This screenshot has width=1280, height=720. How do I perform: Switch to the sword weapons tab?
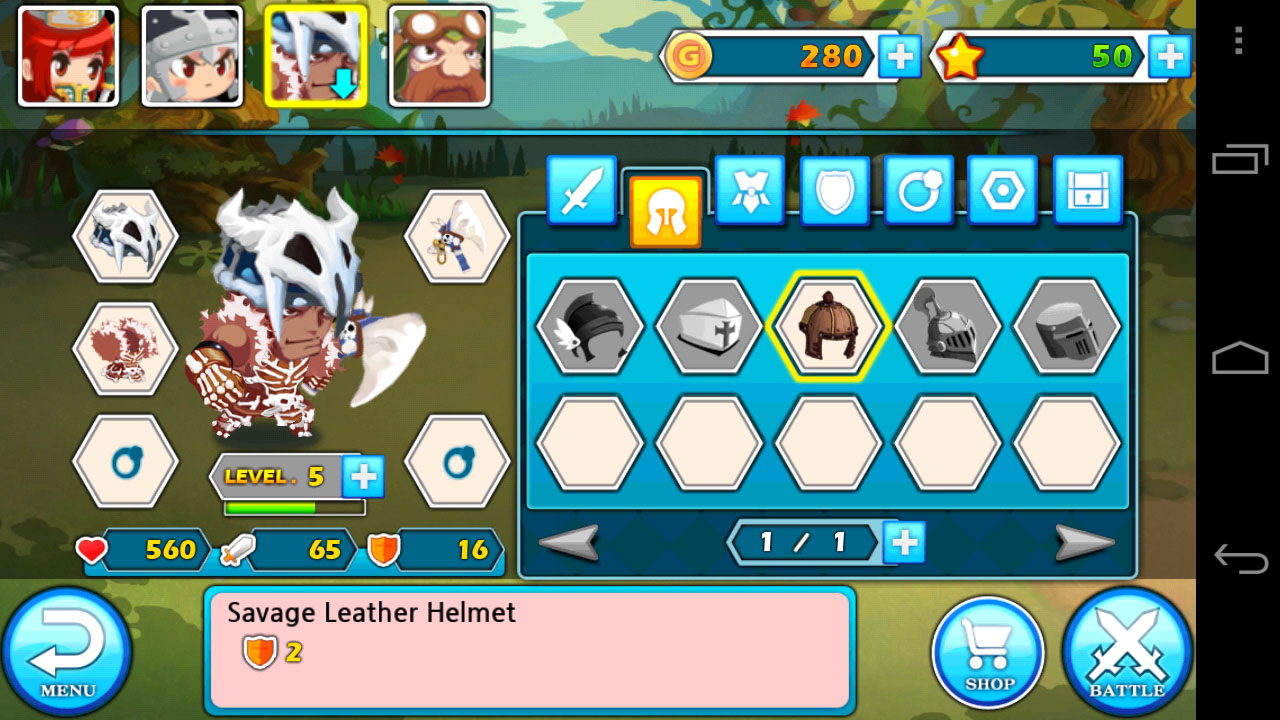click(x=581, y=190)
